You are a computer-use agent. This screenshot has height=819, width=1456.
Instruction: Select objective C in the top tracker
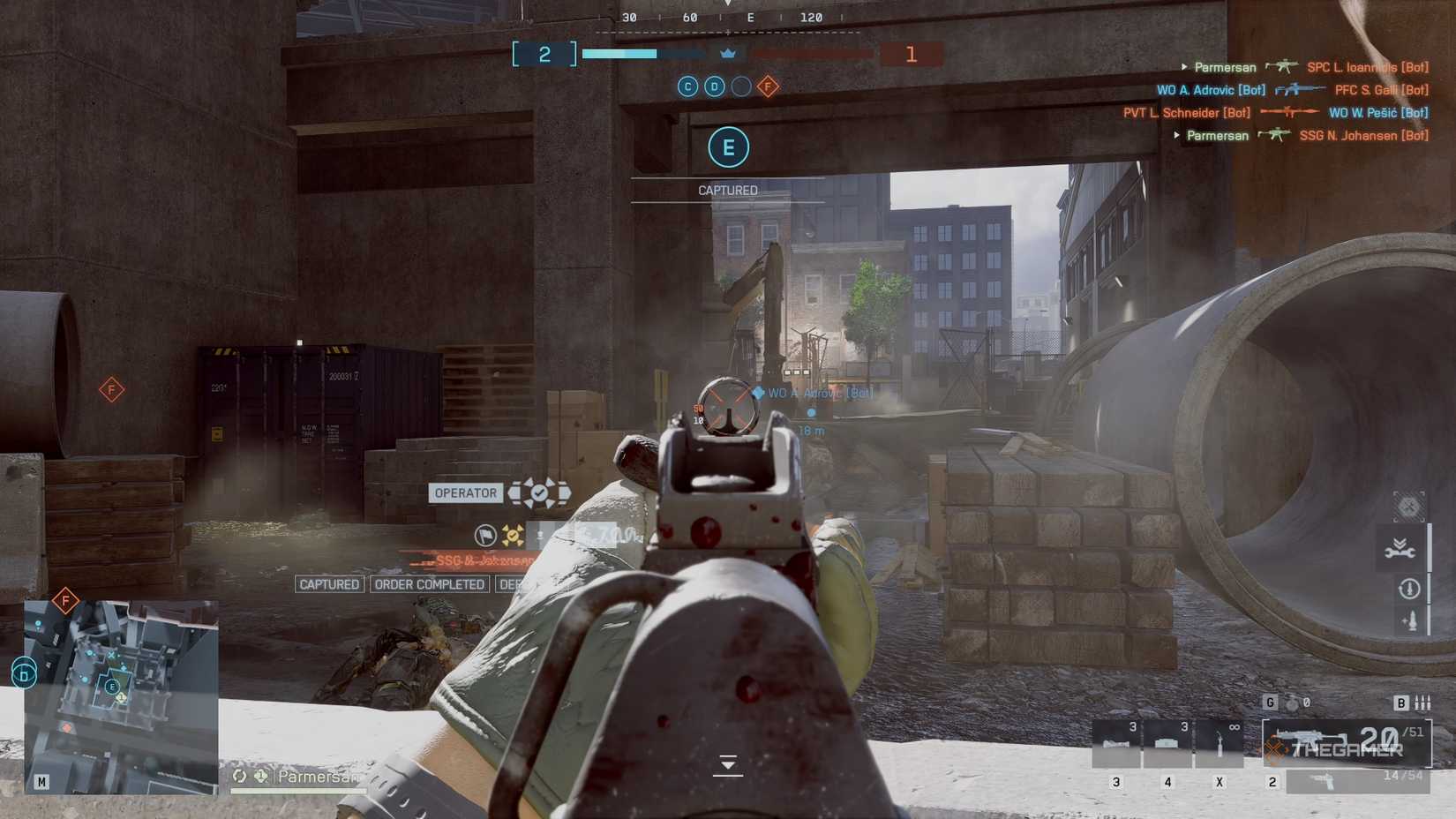coord(687,86)
